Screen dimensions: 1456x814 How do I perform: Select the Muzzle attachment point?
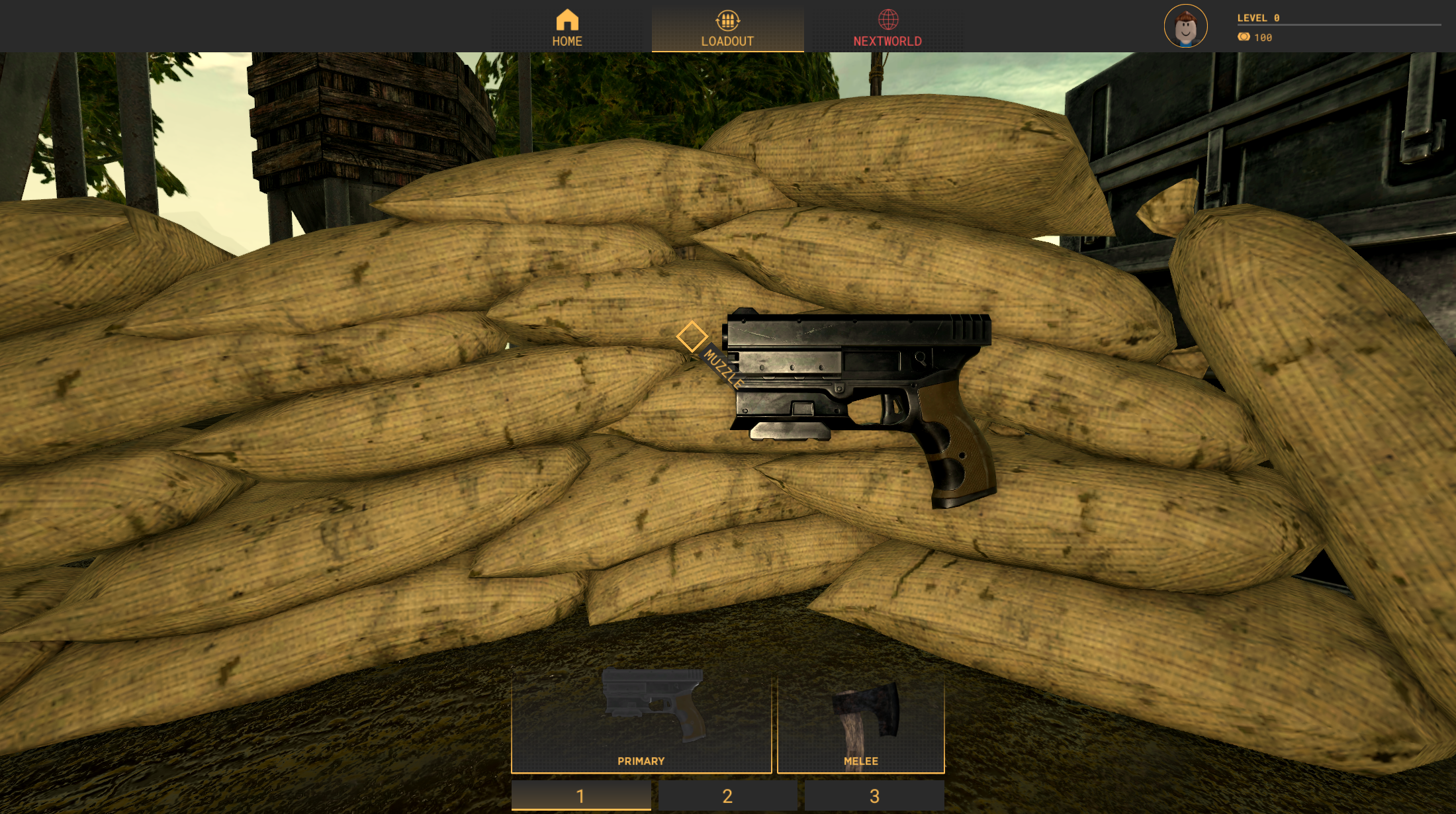pos(692,336)
